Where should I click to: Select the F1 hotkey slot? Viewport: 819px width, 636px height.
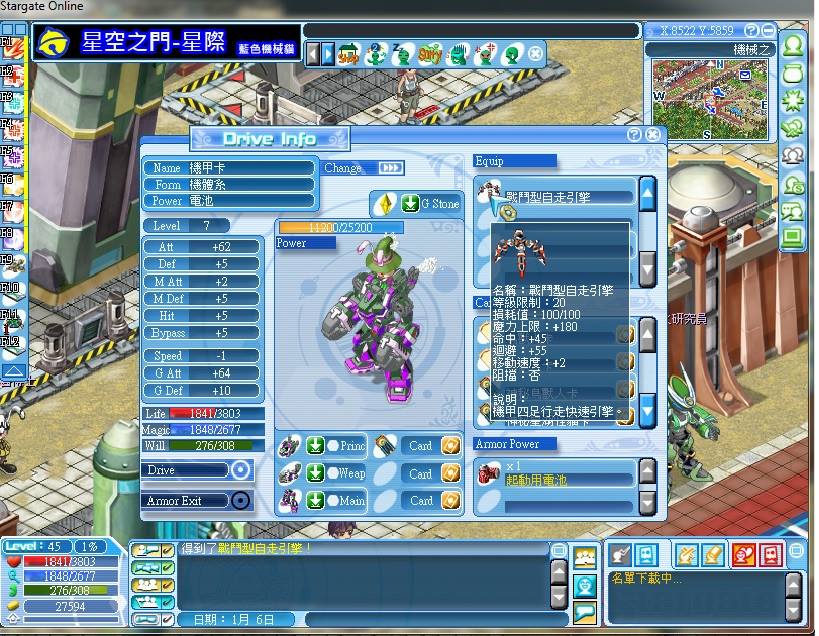(x=6, y=44)
